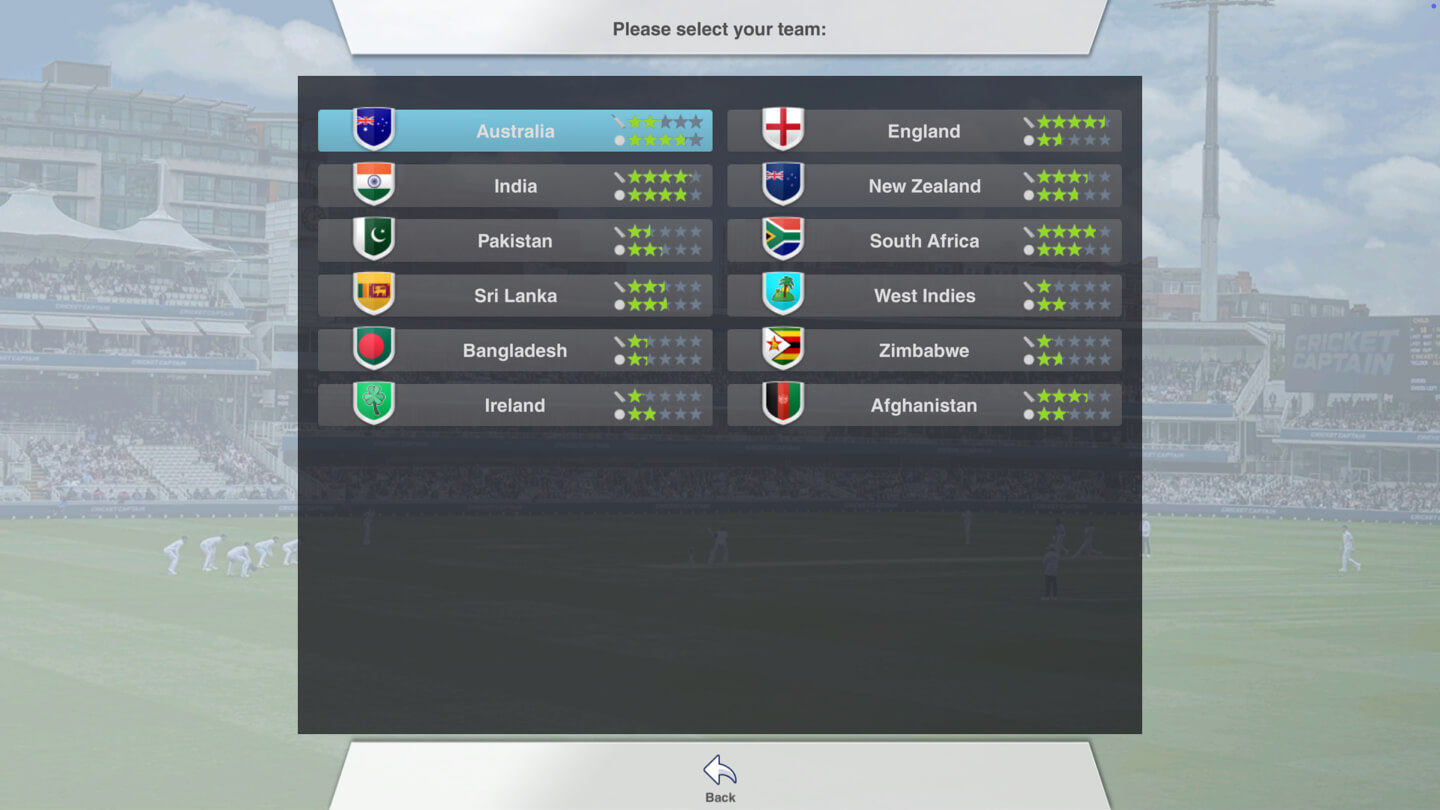Image resolution: width=1440 pixels, height=810 pixels.
Task: Choose Ireland as your team
Action: pos(515,405)
